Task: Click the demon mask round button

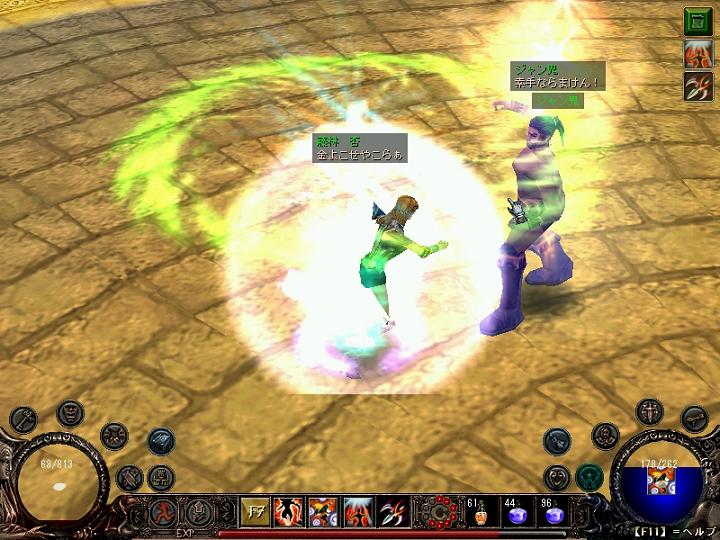Action: 70,411
